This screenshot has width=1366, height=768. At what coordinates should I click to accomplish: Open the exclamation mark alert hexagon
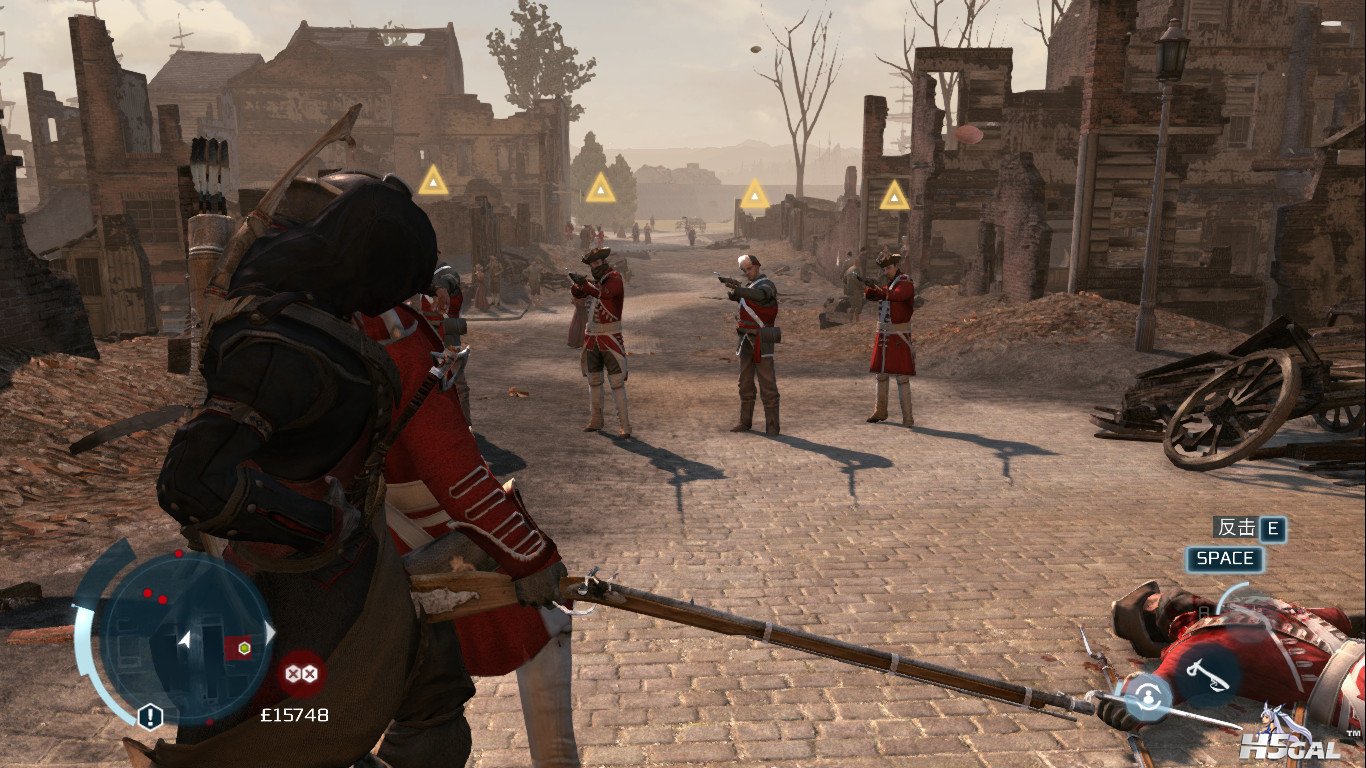150,716
